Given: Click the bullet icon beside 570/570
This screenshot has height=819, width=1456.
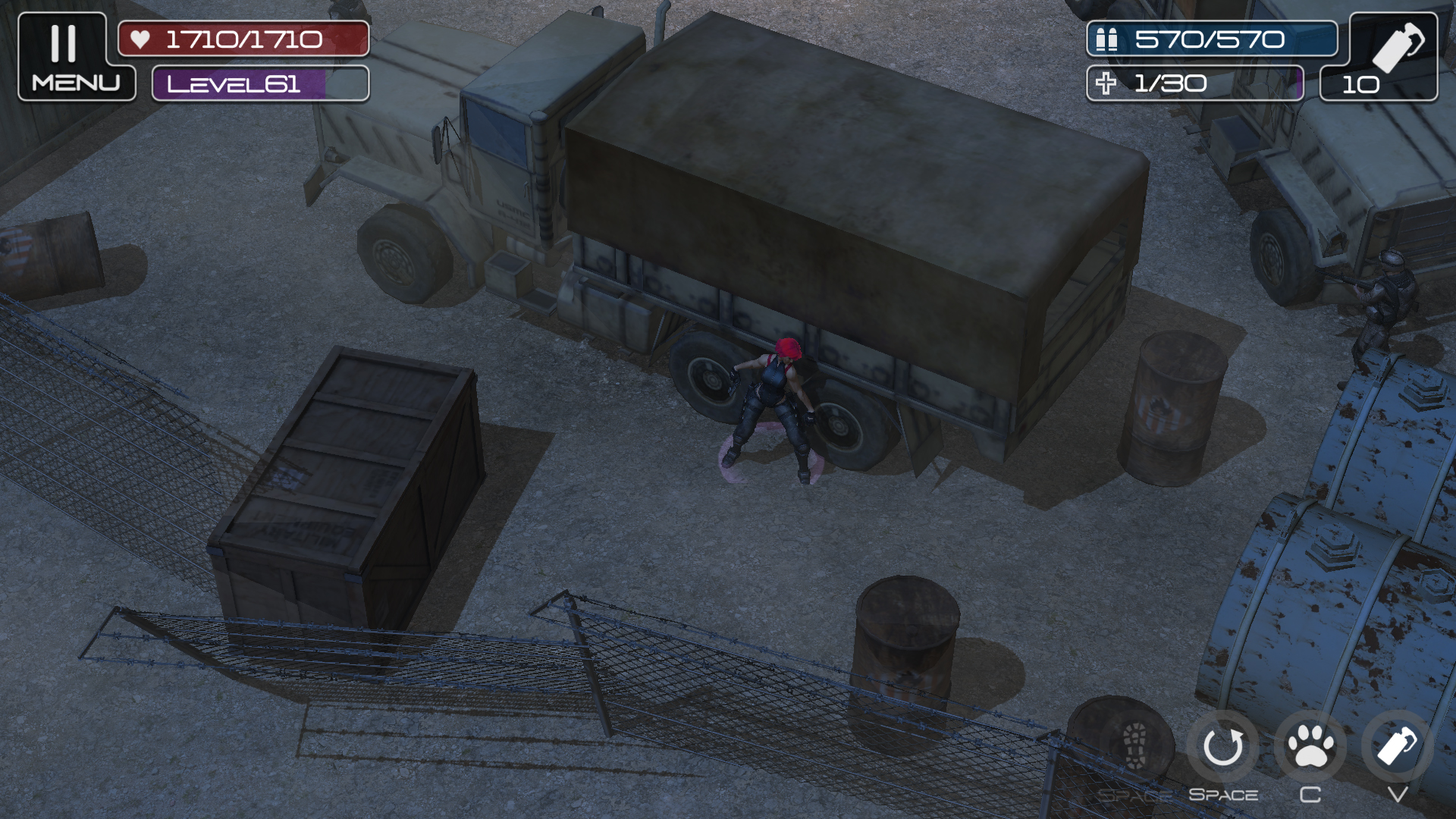Looking at the screenshot, I should pos(1108,39).
